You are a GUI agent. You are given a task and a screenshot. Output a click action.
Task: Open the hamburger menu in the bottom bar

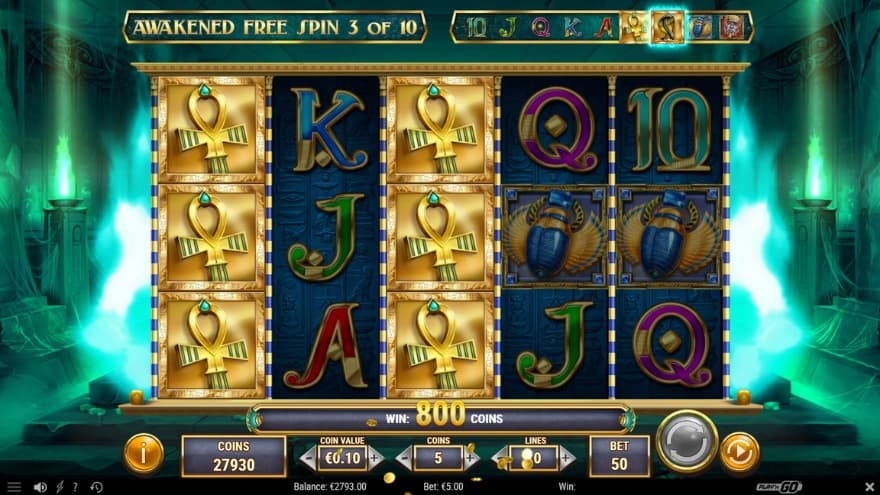point(13,487)
